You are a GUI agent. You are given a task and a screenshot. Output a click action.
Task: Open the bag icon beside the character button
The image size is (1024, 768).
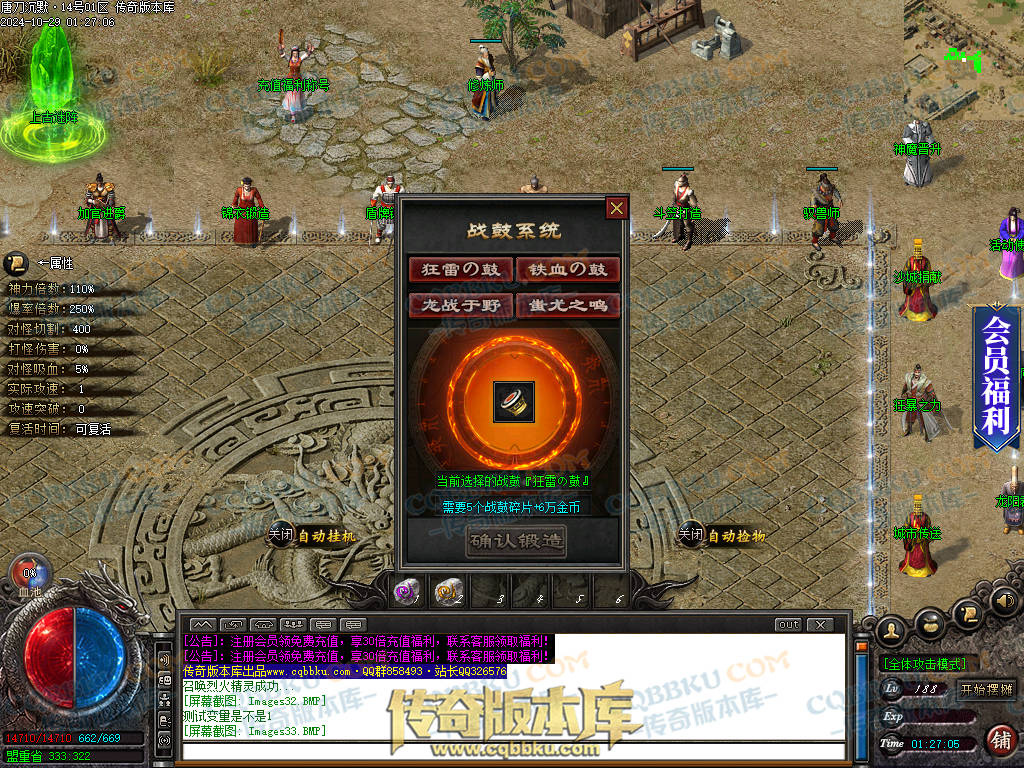pos(931,626)
